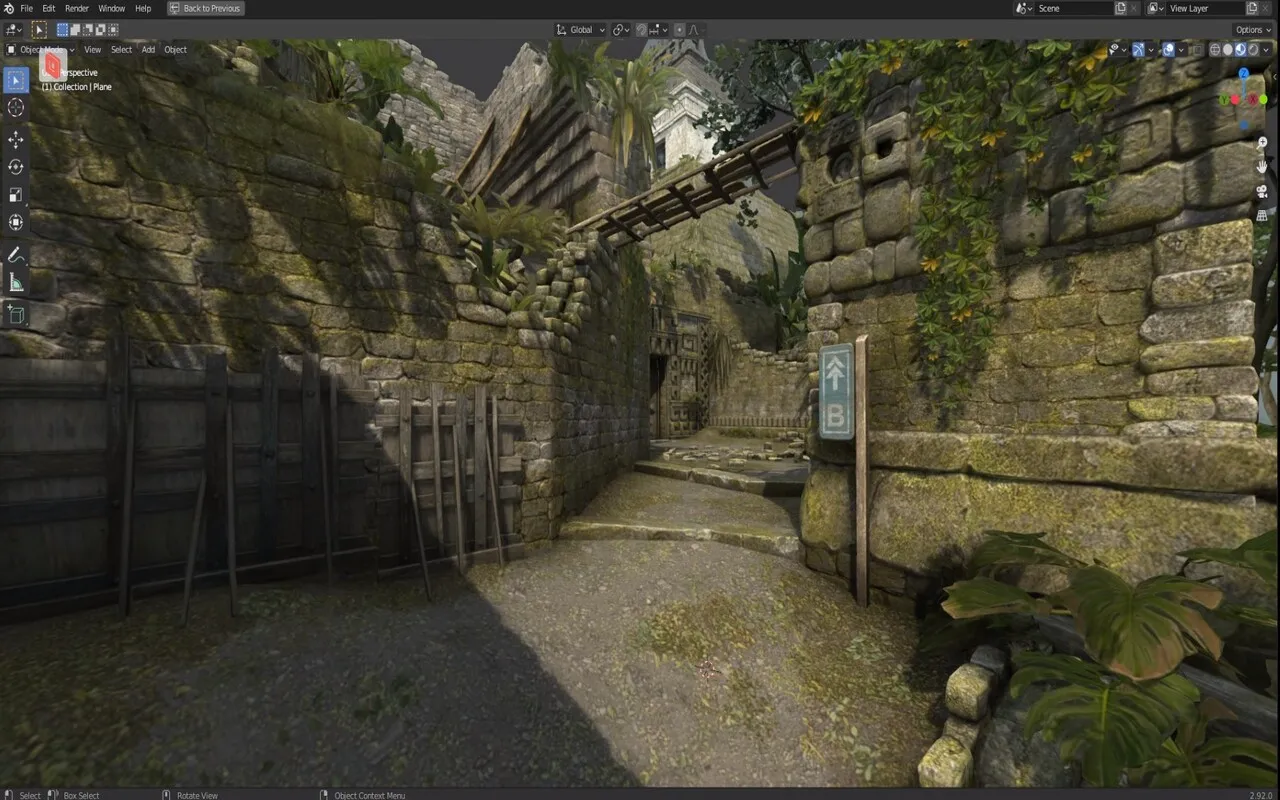This screenshot has width=1280, height=800.
Task: Toggle snapping with the magnet icon
Action: (642, 29)
